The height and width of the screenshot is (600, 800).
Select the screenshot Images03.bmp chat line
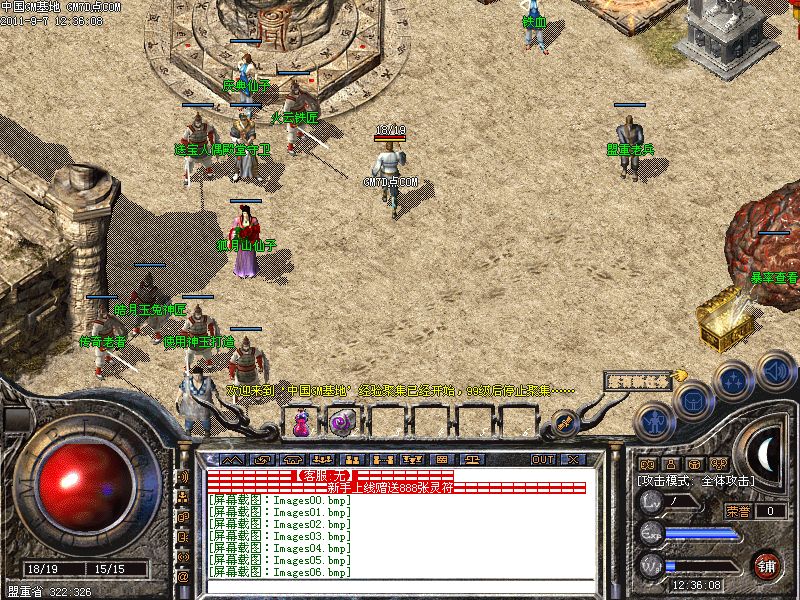[x=280, y=536]
